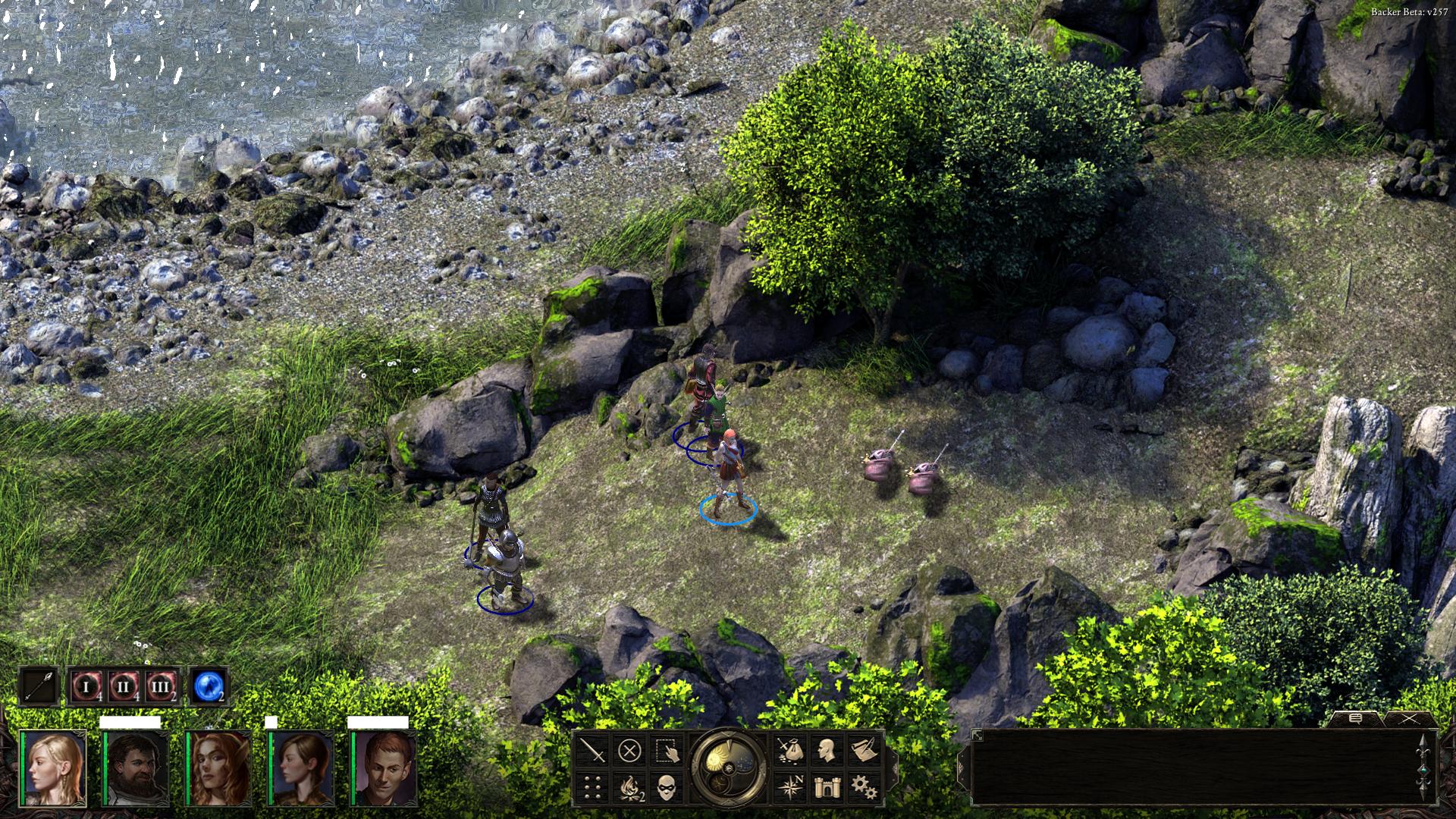The width and height of the screenshot is (1456, 819).
Task: Open the party formation dots button
Action: (593, 787)
